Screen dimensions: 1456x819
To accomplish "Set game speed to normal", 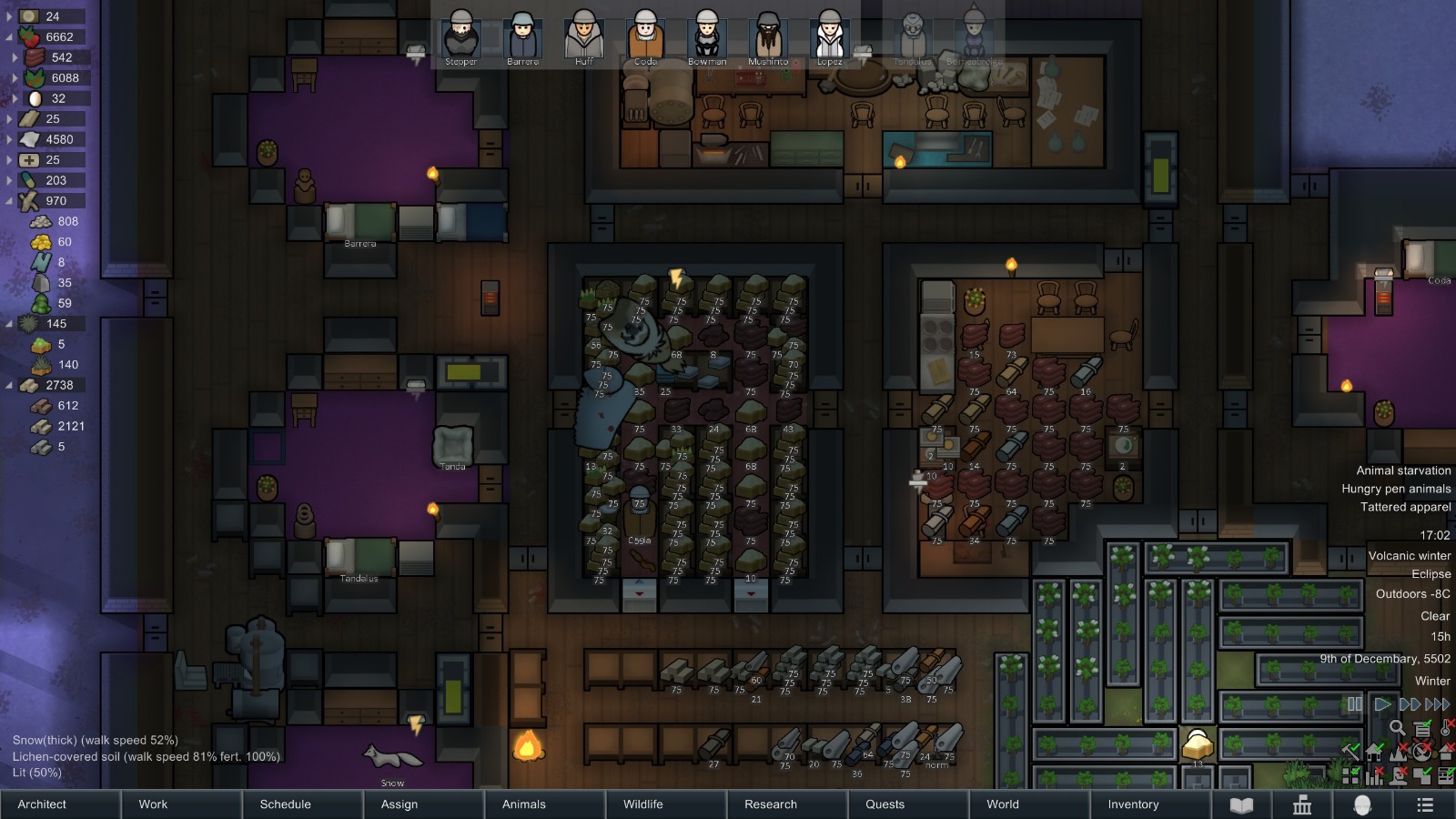I will (x=1381, y=704).
